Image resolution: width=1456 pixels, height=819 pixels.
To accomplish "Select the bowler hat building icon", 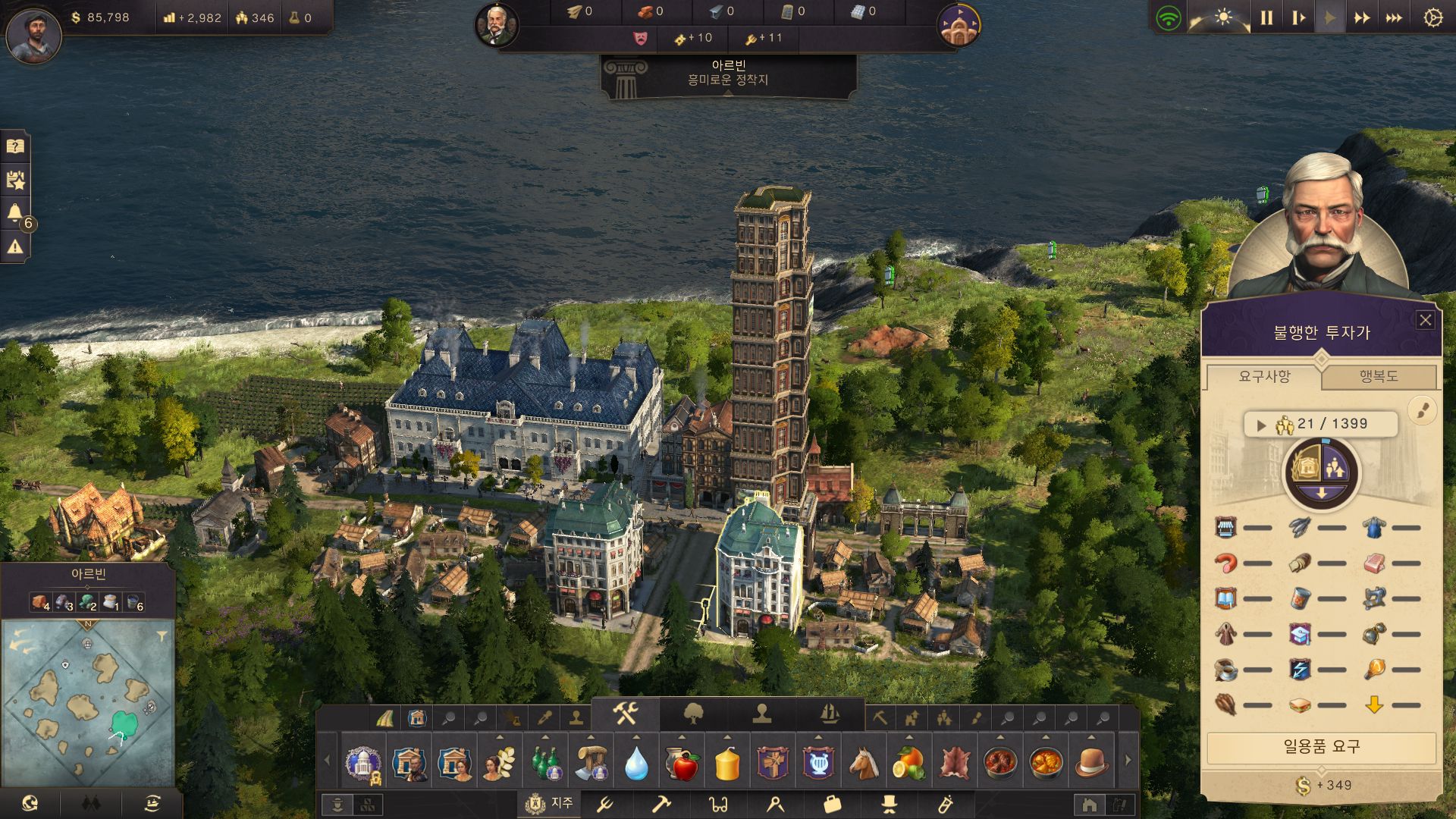I will [x=1090, y=762].
